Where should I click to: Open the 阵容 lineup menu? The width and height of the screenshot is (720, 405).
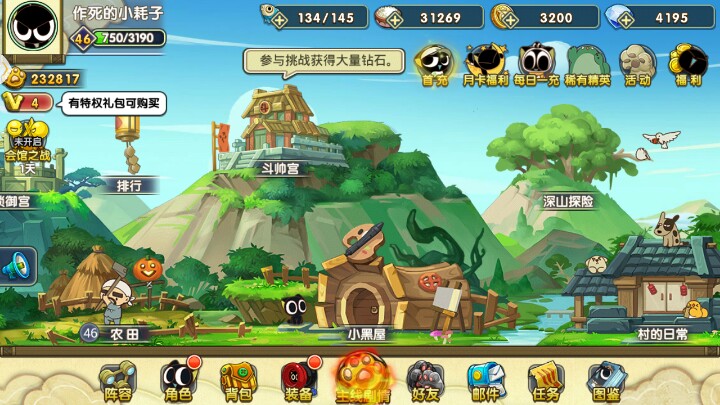click(117, 380)
